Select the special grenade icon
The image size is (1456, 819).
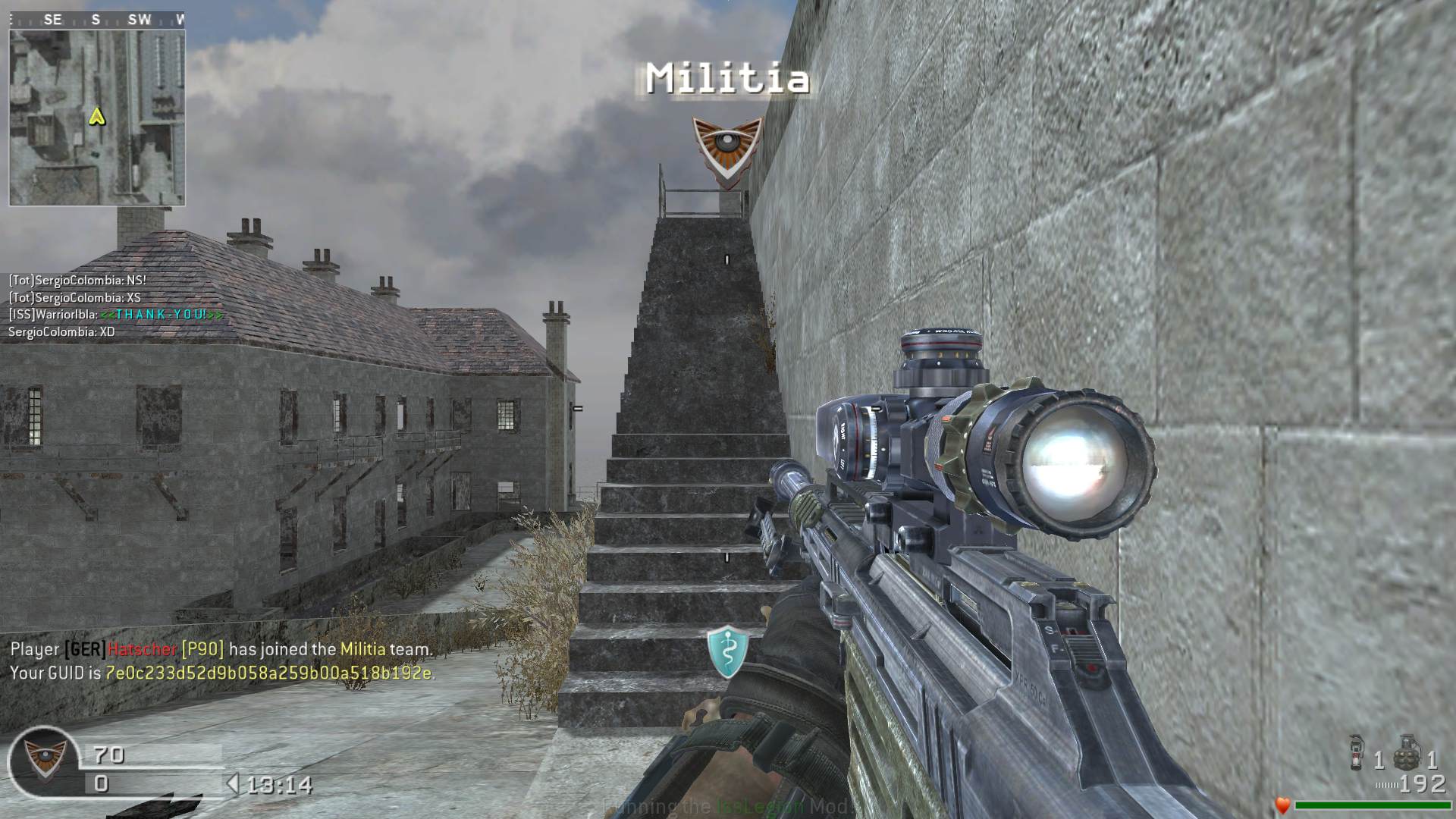pos(1357,753)
